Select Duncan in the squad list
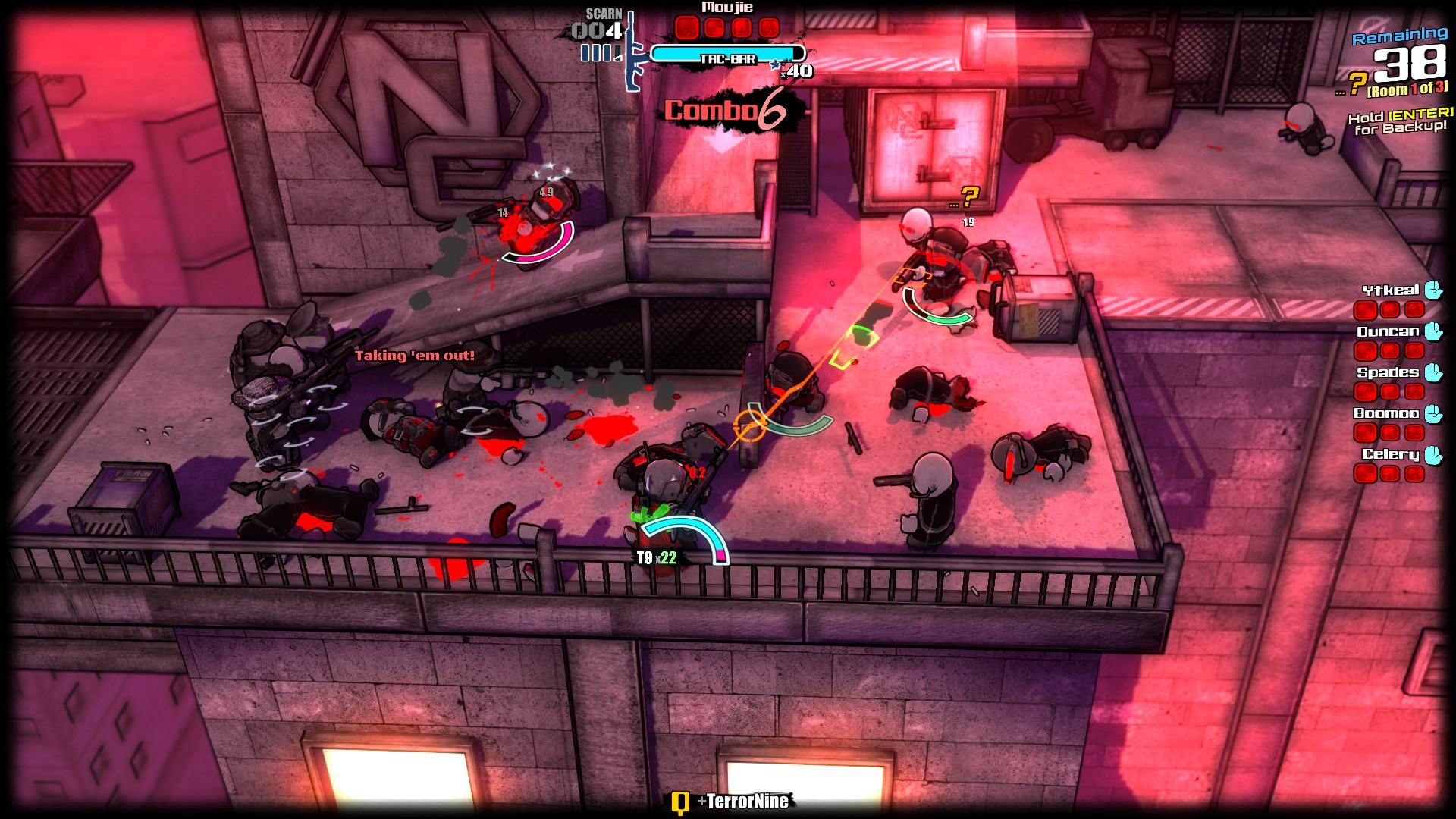 click(1388, 331)
